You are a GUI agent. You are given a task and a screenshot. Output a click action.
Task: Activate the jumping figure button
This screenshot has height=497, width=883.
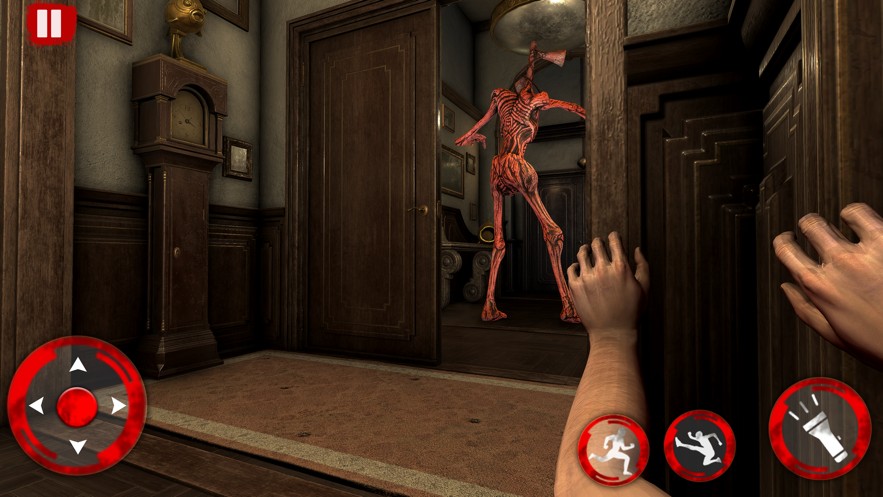[x=699, y=446]
